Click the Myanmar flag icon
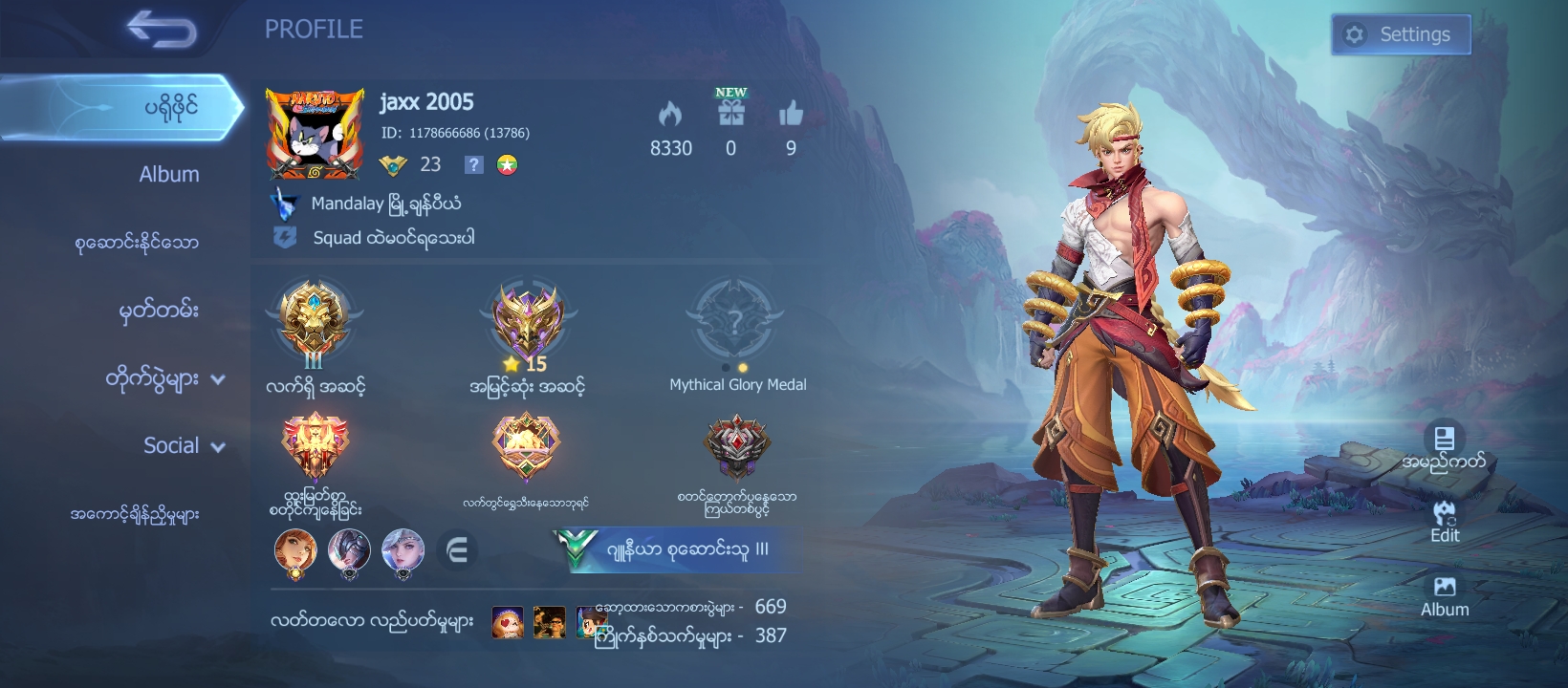 (x=507, y=164)
